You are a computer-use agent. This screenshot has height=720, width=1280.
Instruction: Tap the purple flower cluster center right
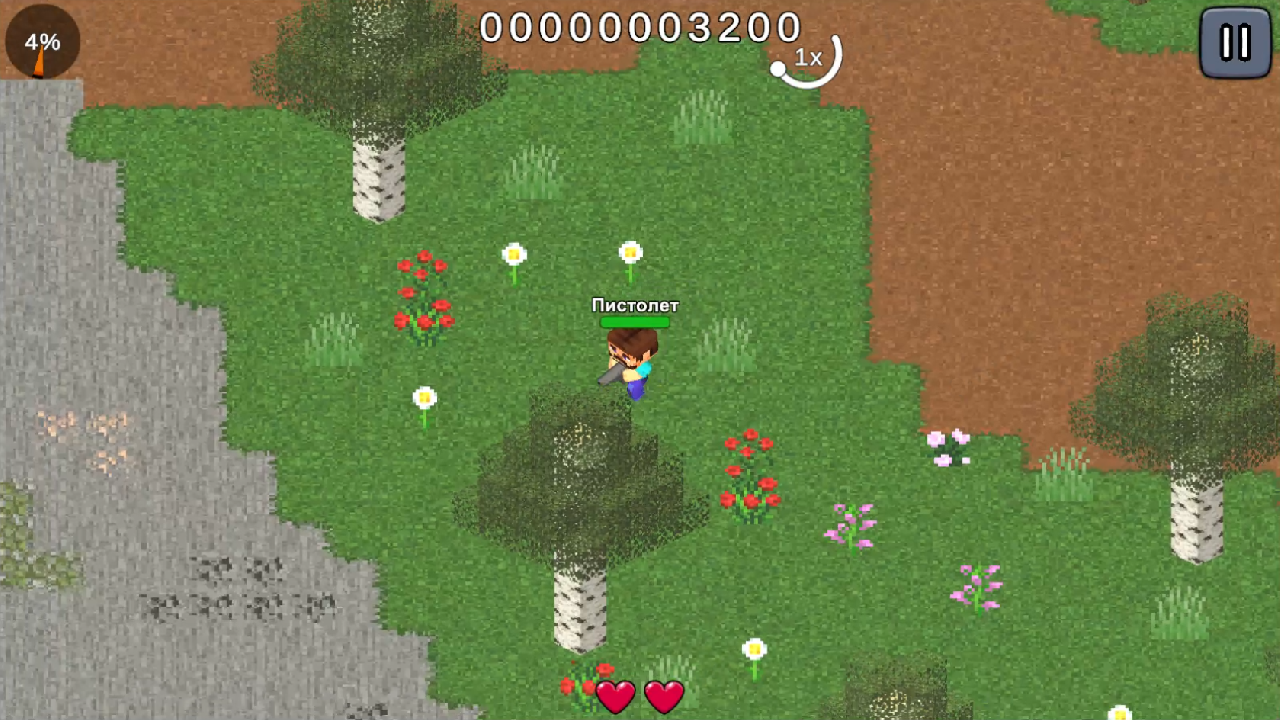pyautogui.click(x=852, y=525)
